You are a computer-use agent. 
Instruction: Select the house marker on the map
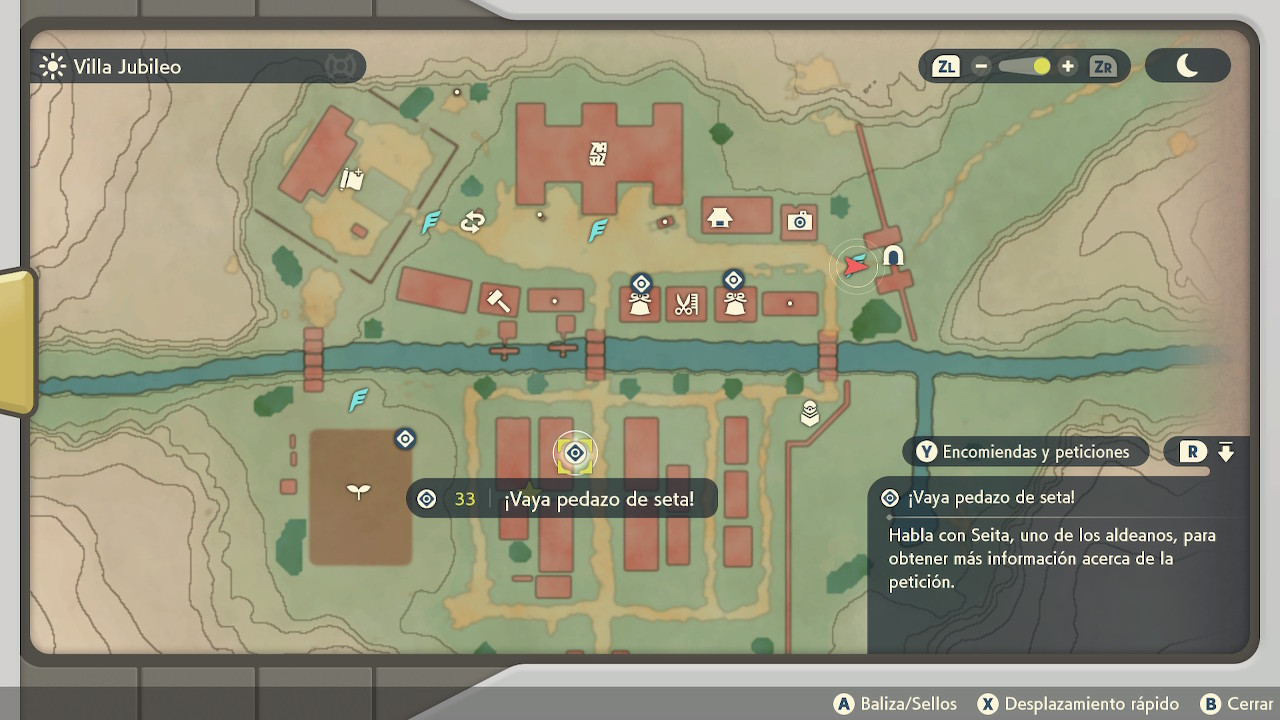(719, 217)
